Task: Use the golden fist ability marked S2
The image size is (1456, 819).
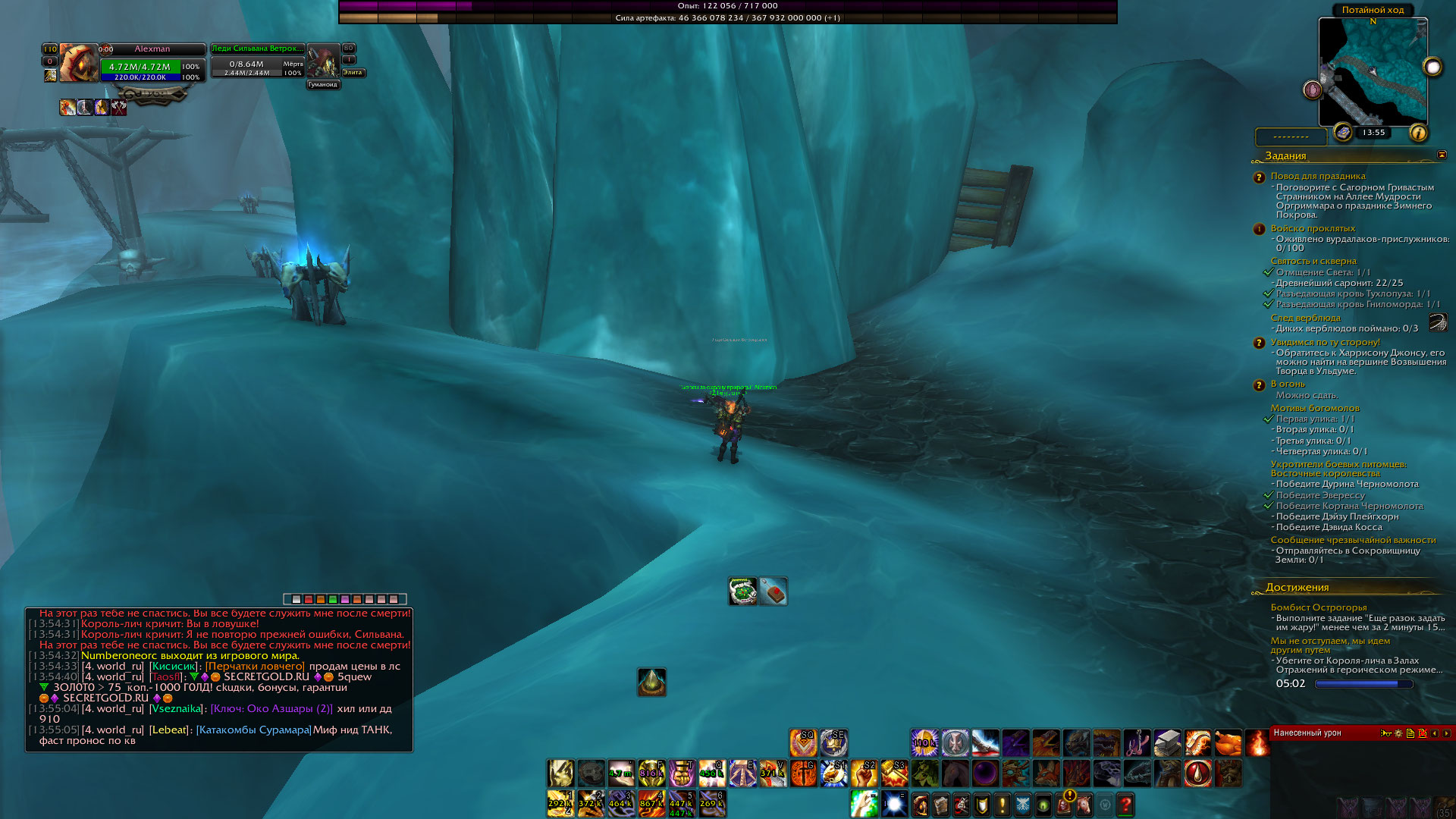Action: [864, 773]
